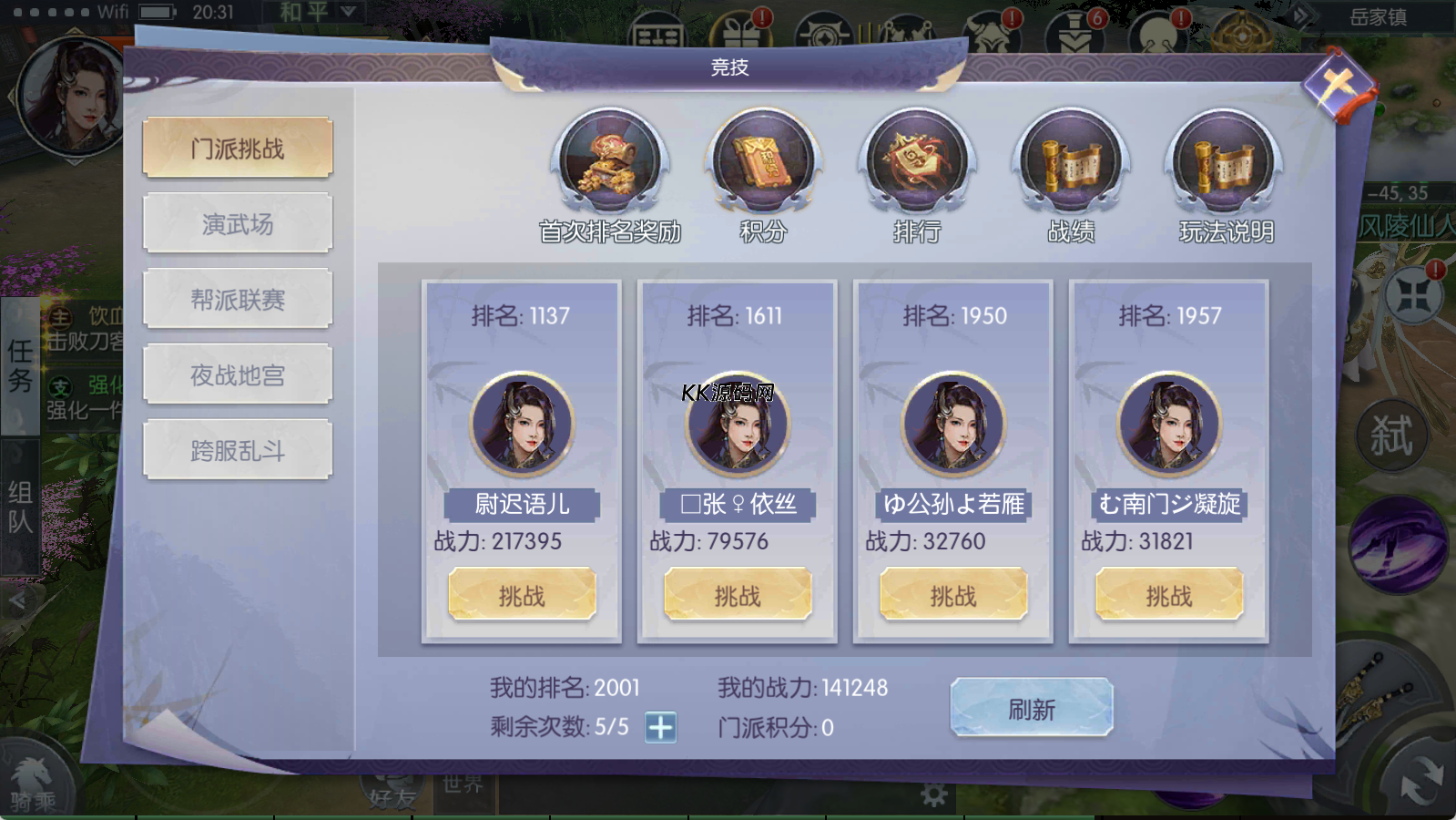Select 尉迟语儿 portrait avatar
The width and height of the screenshot is (1456, 820).
pyautogui.click(x=522, y=424)
